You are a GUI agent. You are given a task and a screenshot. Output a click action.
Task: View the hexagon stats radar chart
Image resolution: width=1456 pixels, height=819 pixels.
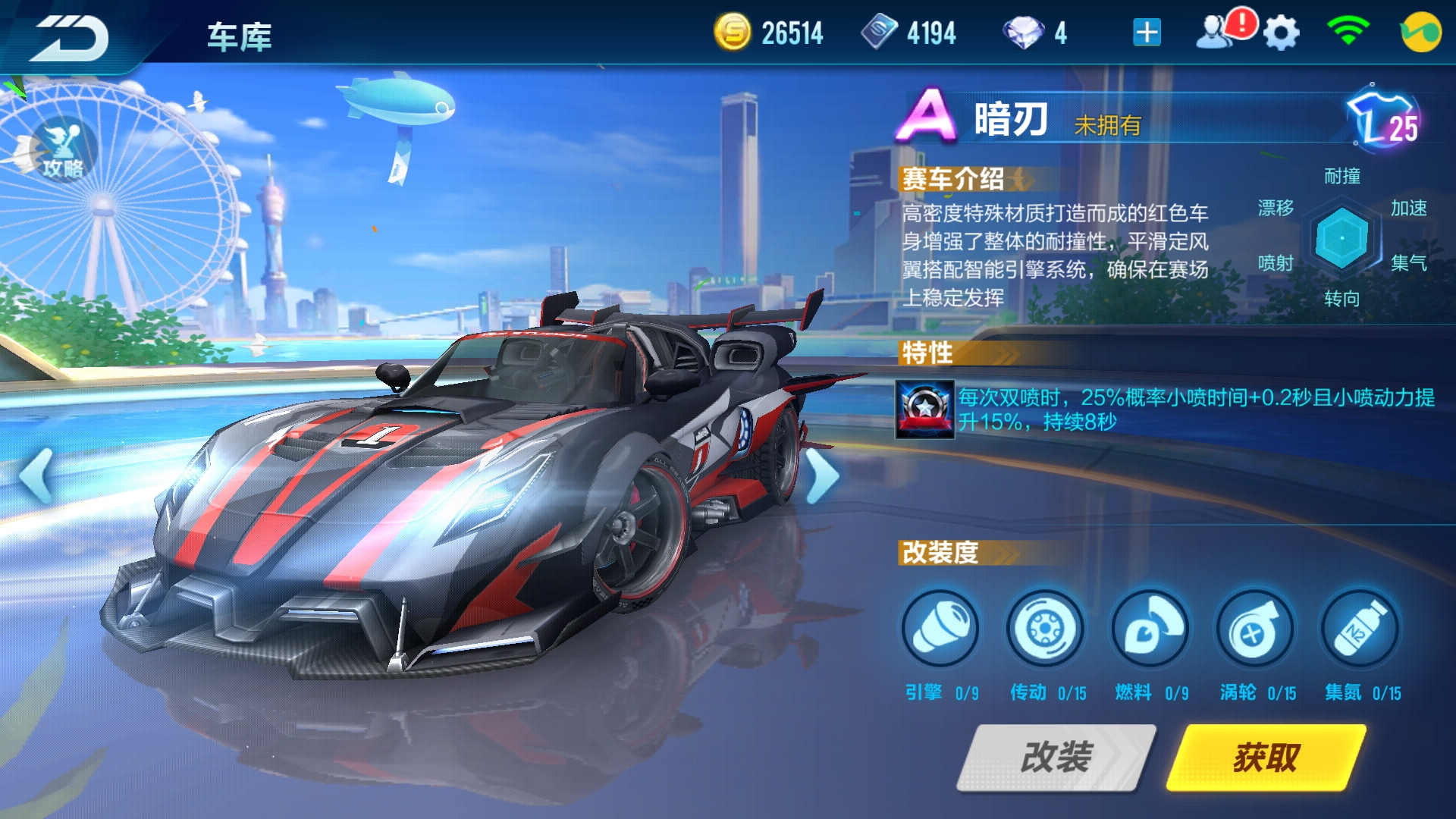[1341, 238]
